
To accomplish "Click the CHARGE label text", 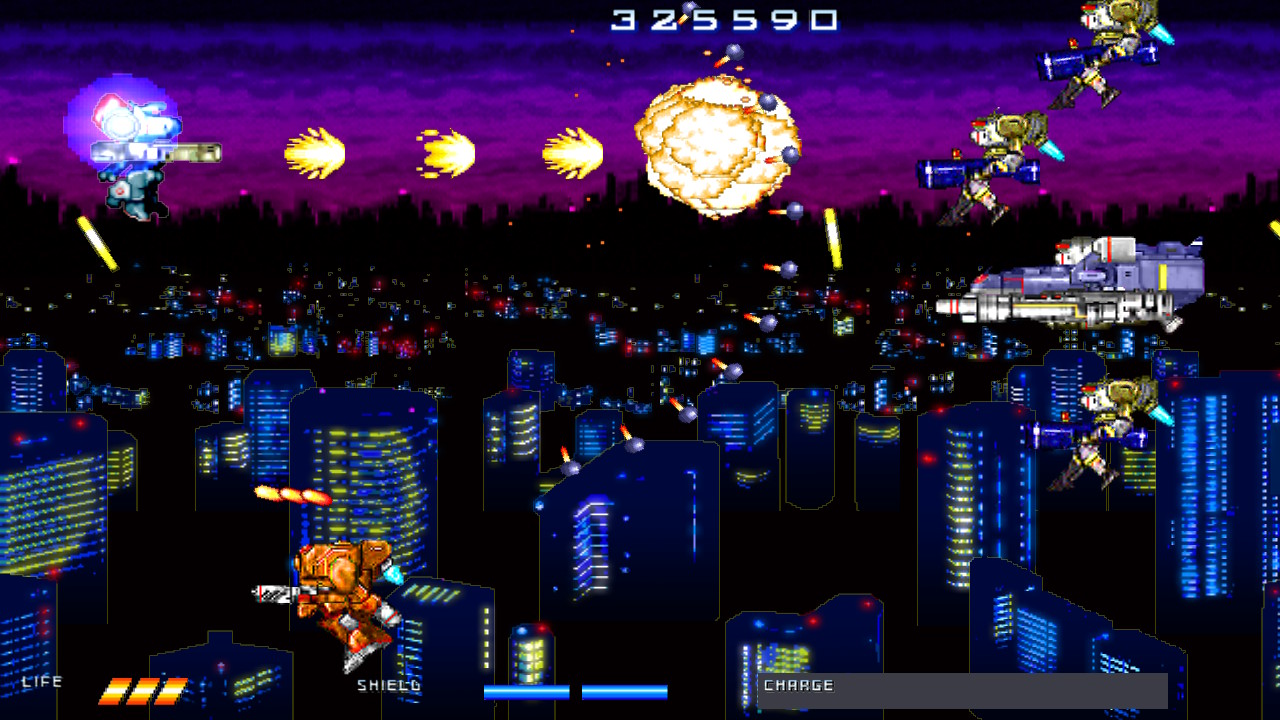I will [x=798, y=686].
